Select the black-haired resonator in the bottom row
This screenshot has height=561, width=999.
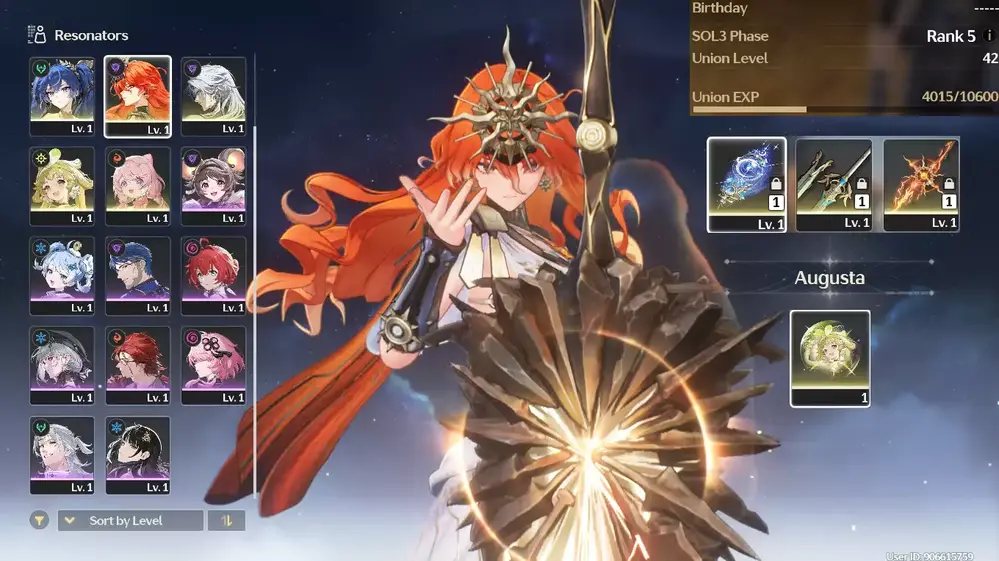(x=137, y=455)
